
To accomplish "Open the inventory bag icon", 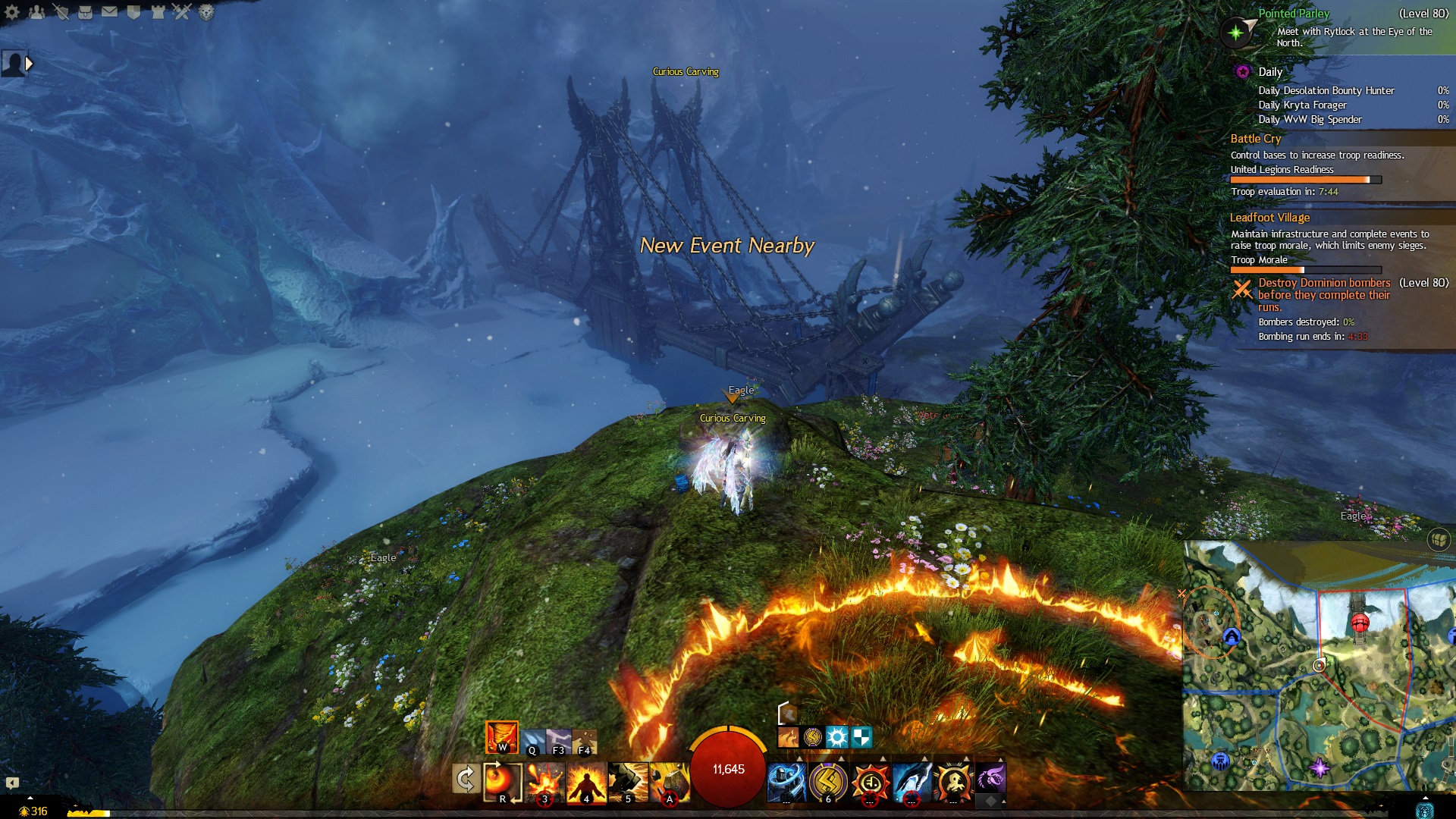I will tap(85, 11).
